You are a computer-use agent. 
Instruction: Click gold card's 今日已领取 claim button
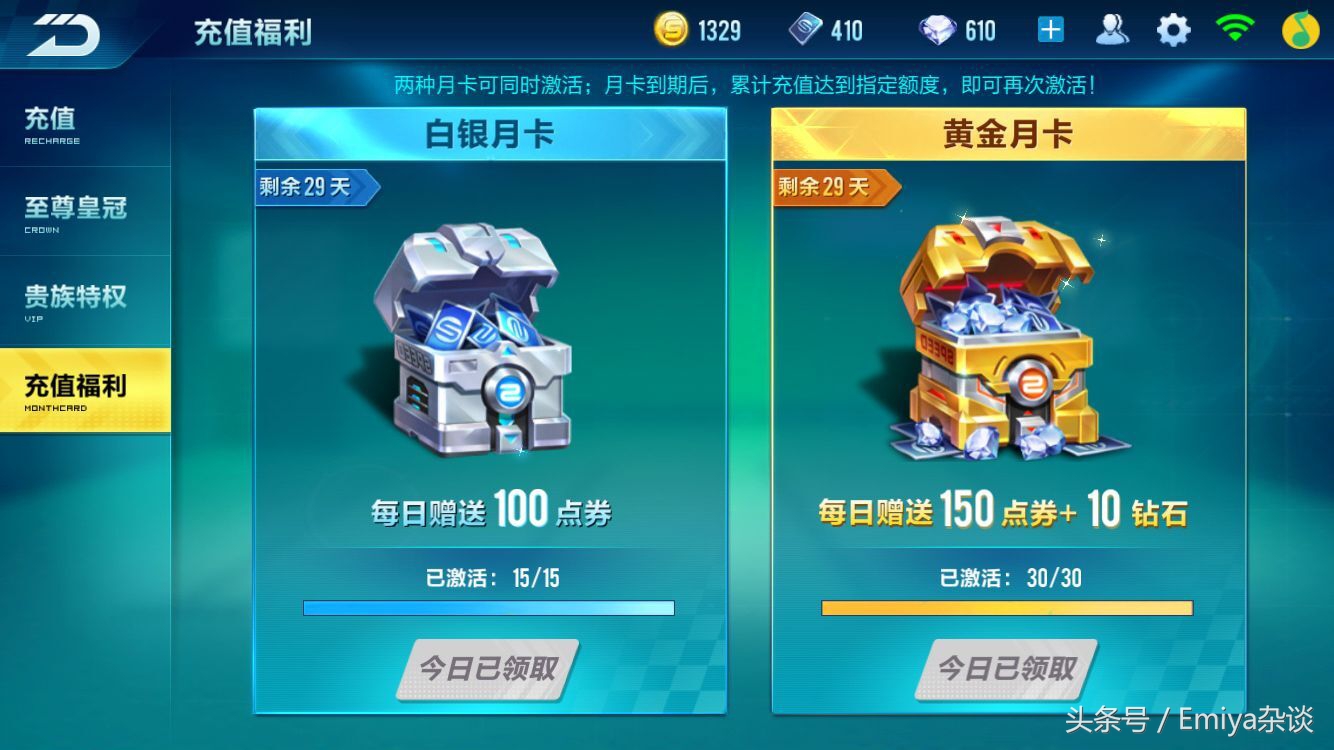tap(1005, 670)
